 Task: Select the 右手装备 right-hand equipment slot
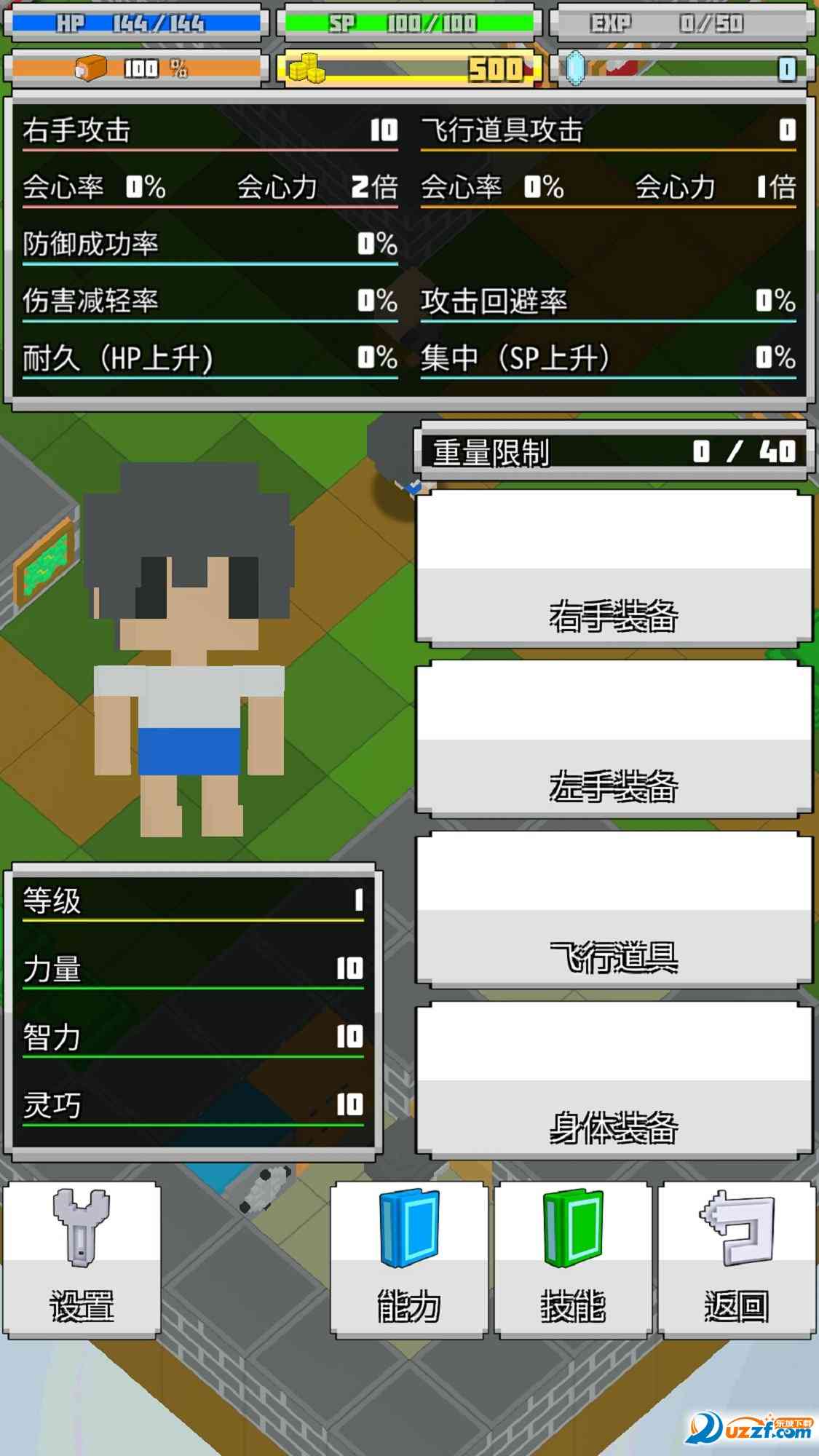pos(614,568)
